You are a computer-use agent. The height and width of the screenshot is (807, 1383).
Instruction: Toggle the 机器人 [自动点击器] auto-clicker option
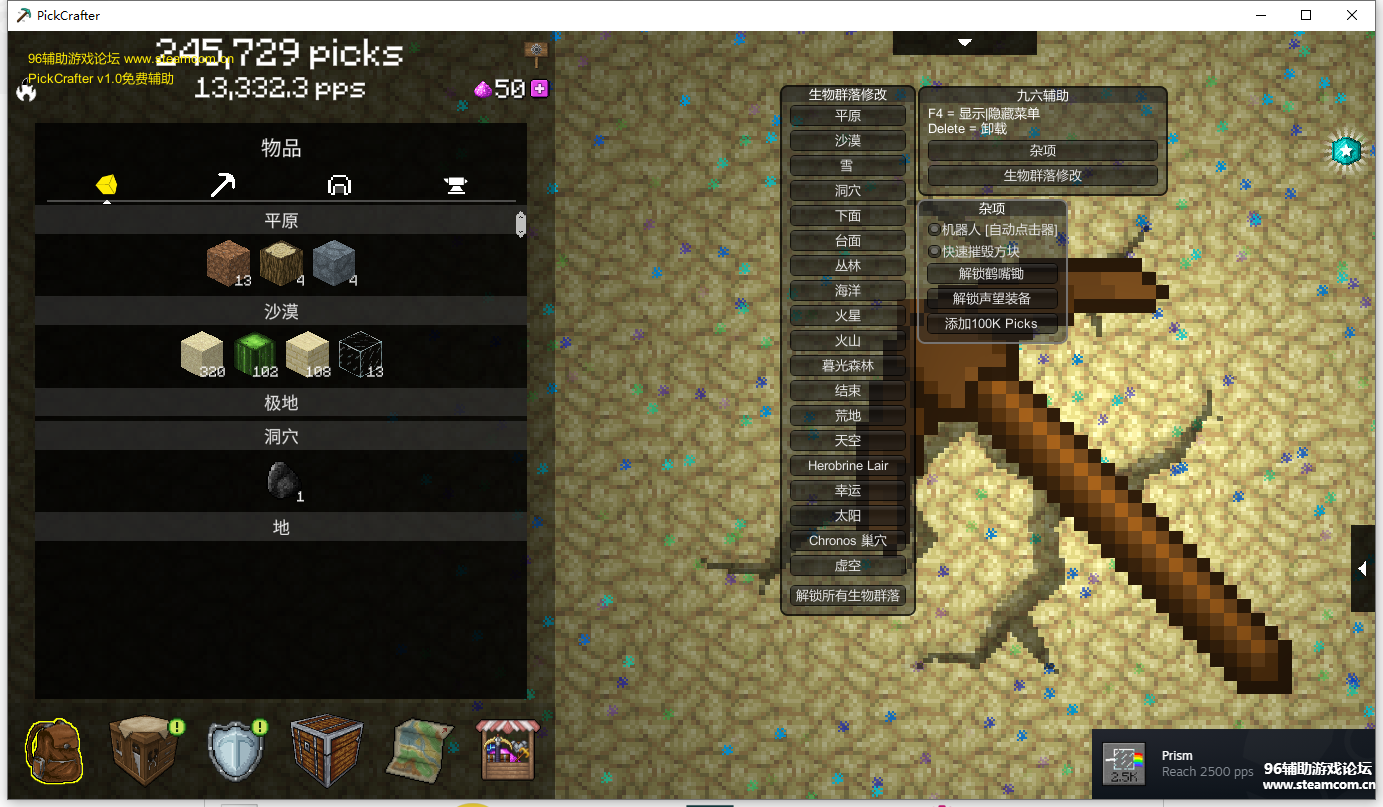click(935, 230)
